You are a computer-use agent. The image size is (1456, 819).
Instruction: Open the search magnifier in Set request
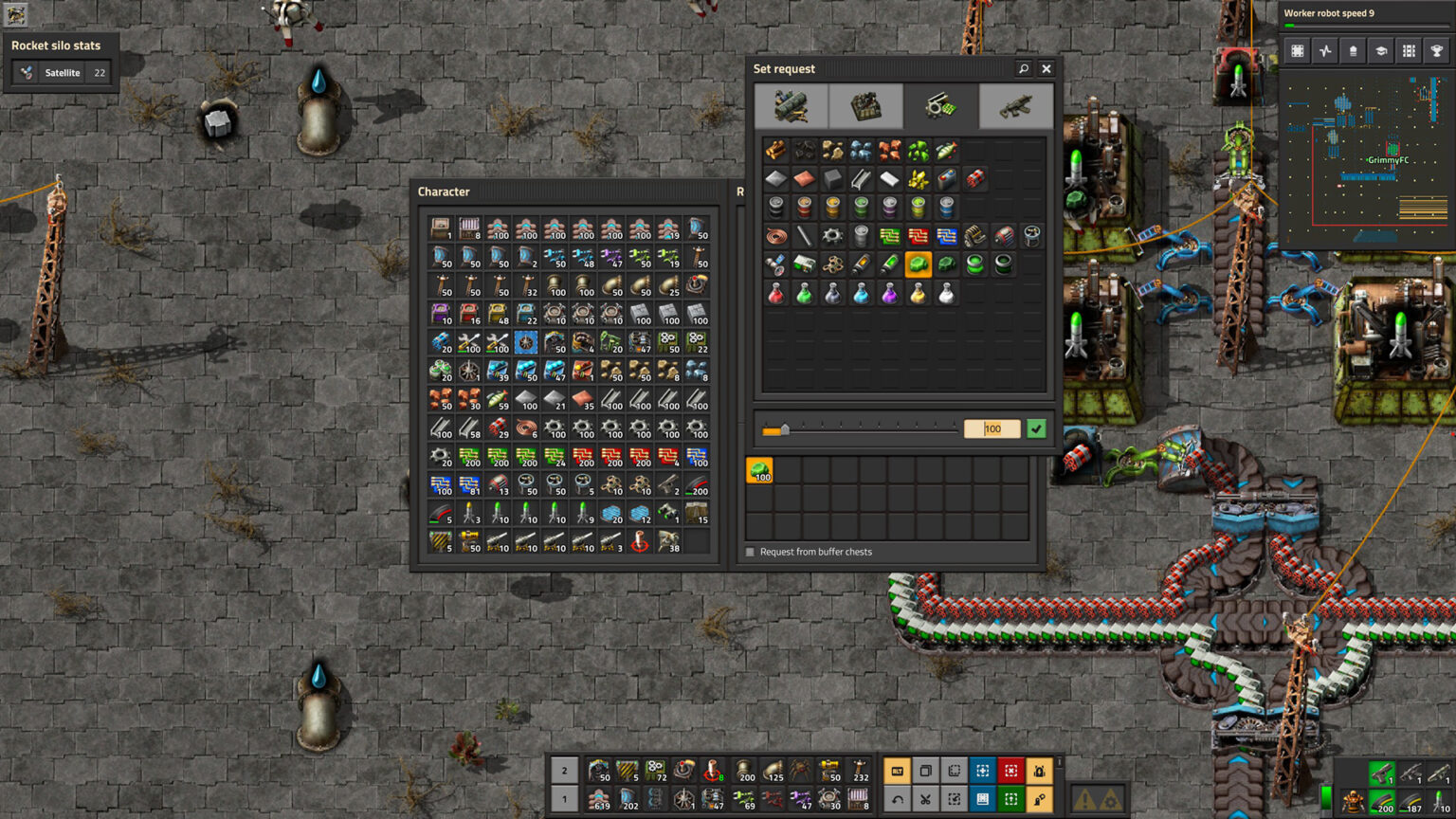coord(1024,68)
